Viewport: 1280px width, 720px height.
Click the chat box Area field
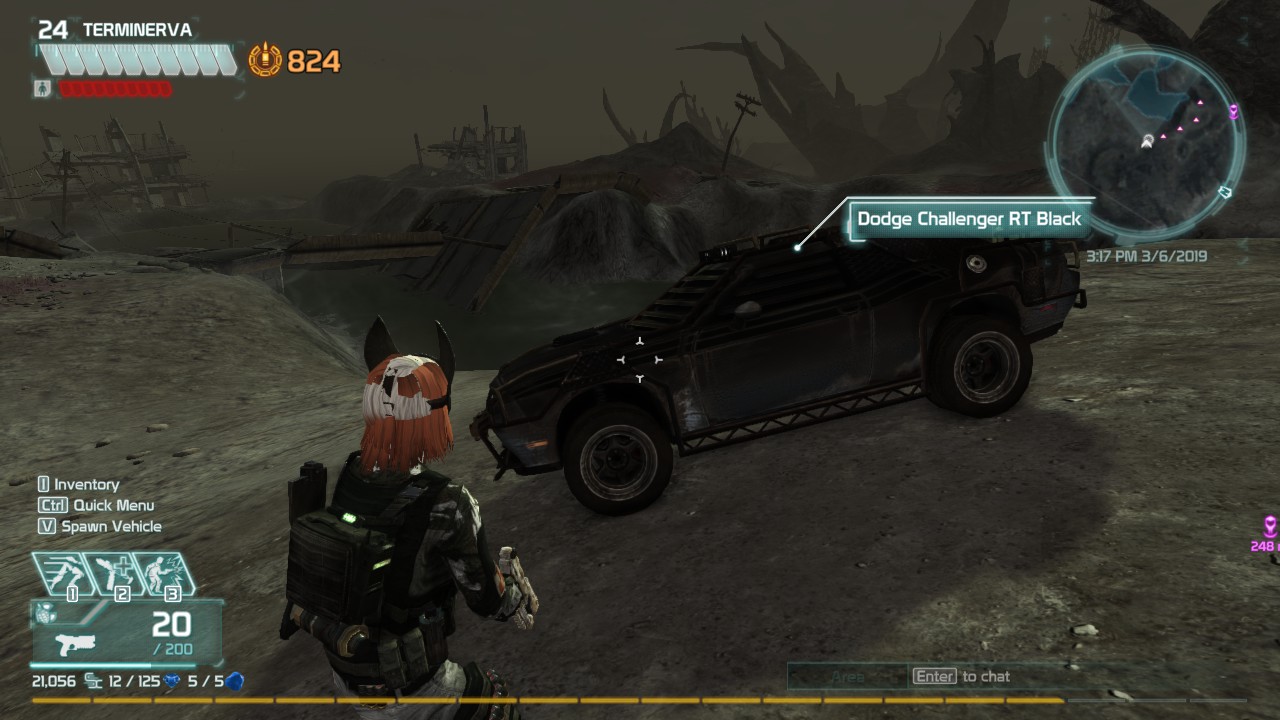point(847,677)
